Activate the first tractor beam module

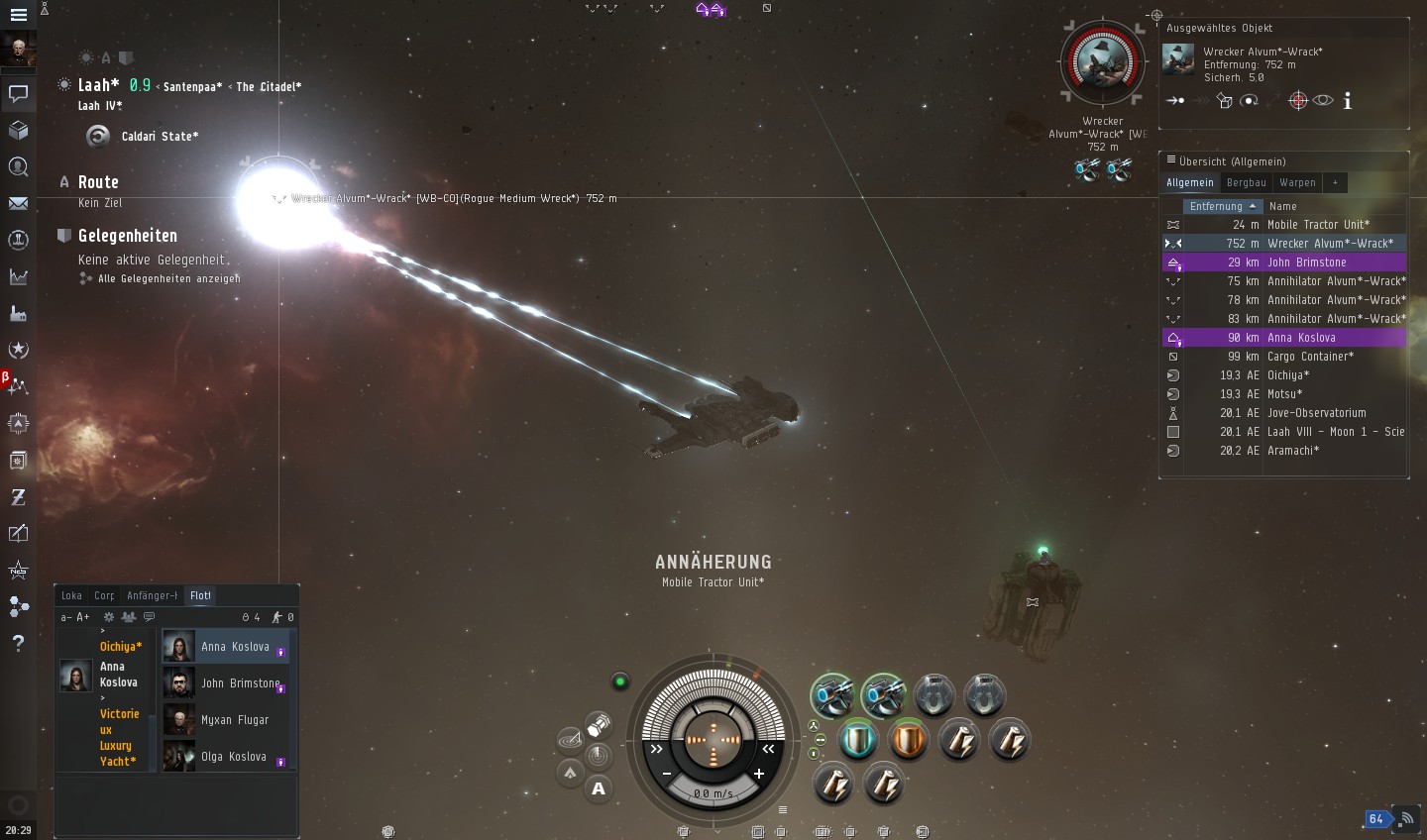[832, 695]
